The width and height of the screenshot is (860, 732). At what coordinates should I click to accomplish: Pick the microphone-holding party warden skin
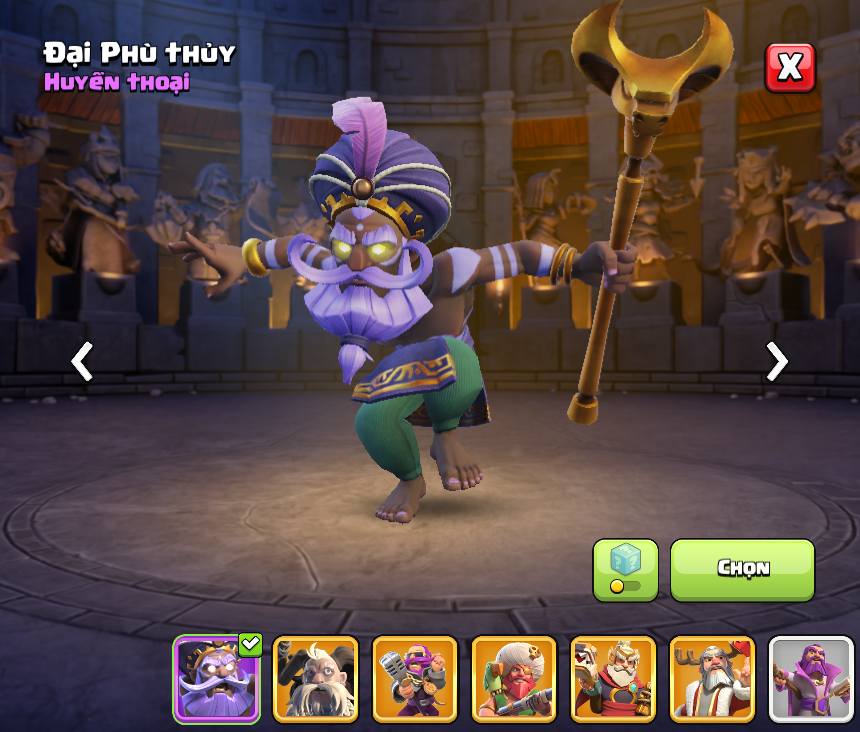(415, 679)
